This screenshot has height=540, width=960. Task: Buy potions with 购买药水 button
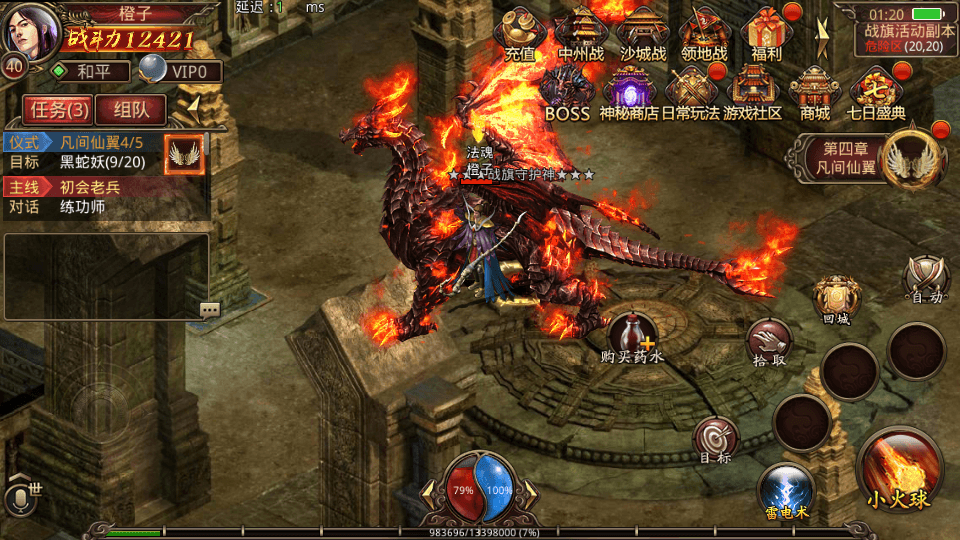tap(633, 336)
